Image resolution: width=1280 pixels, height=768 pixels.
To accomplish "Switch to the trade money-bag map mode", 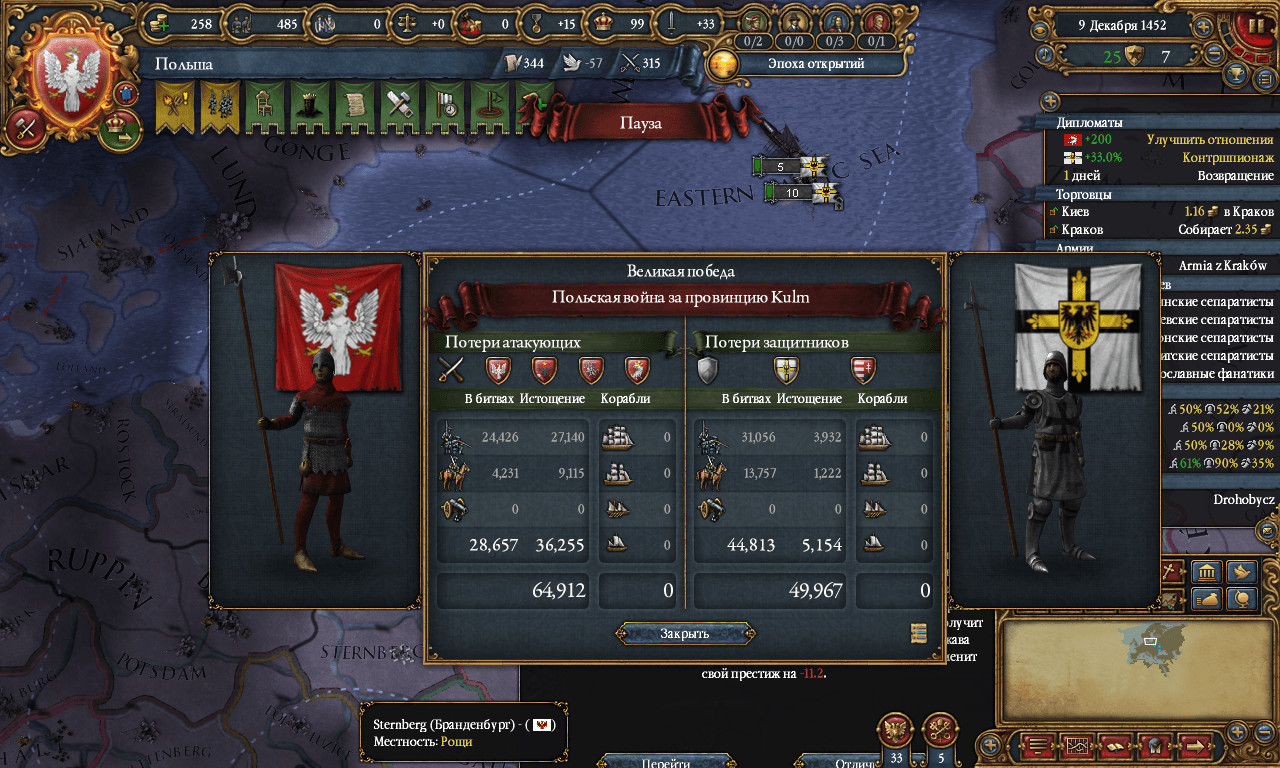I will (x=1206, y=600).
